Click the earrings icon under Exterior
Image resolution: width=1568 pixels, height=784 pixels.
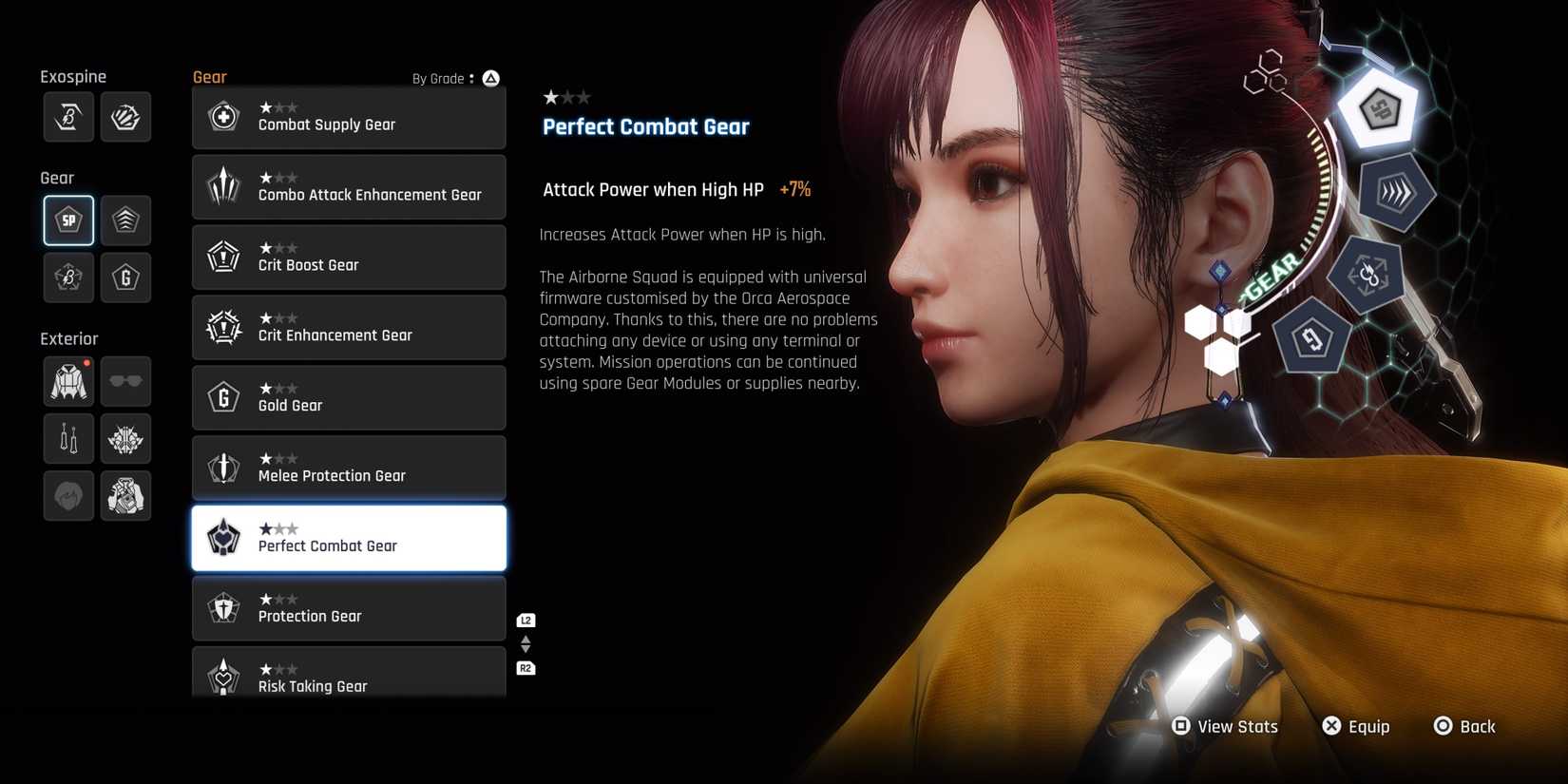point(67,438)
